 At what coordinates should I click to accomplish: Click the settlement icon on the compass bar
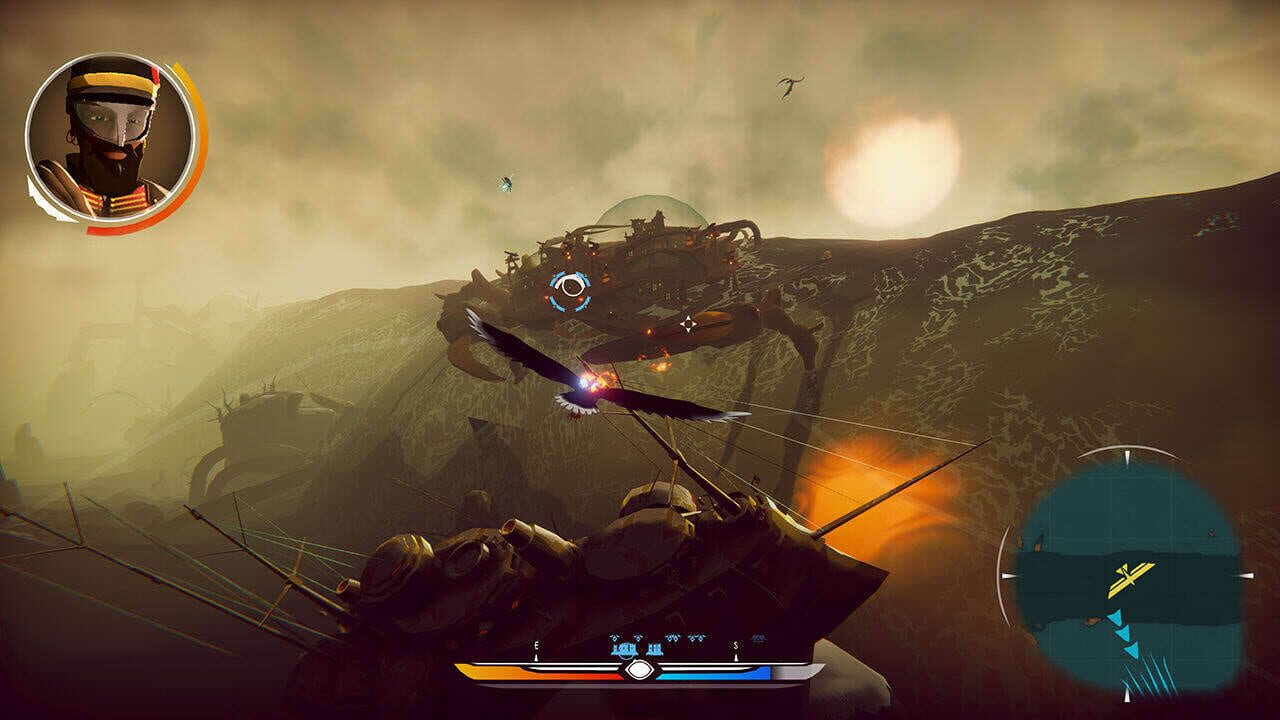(624, 649)
